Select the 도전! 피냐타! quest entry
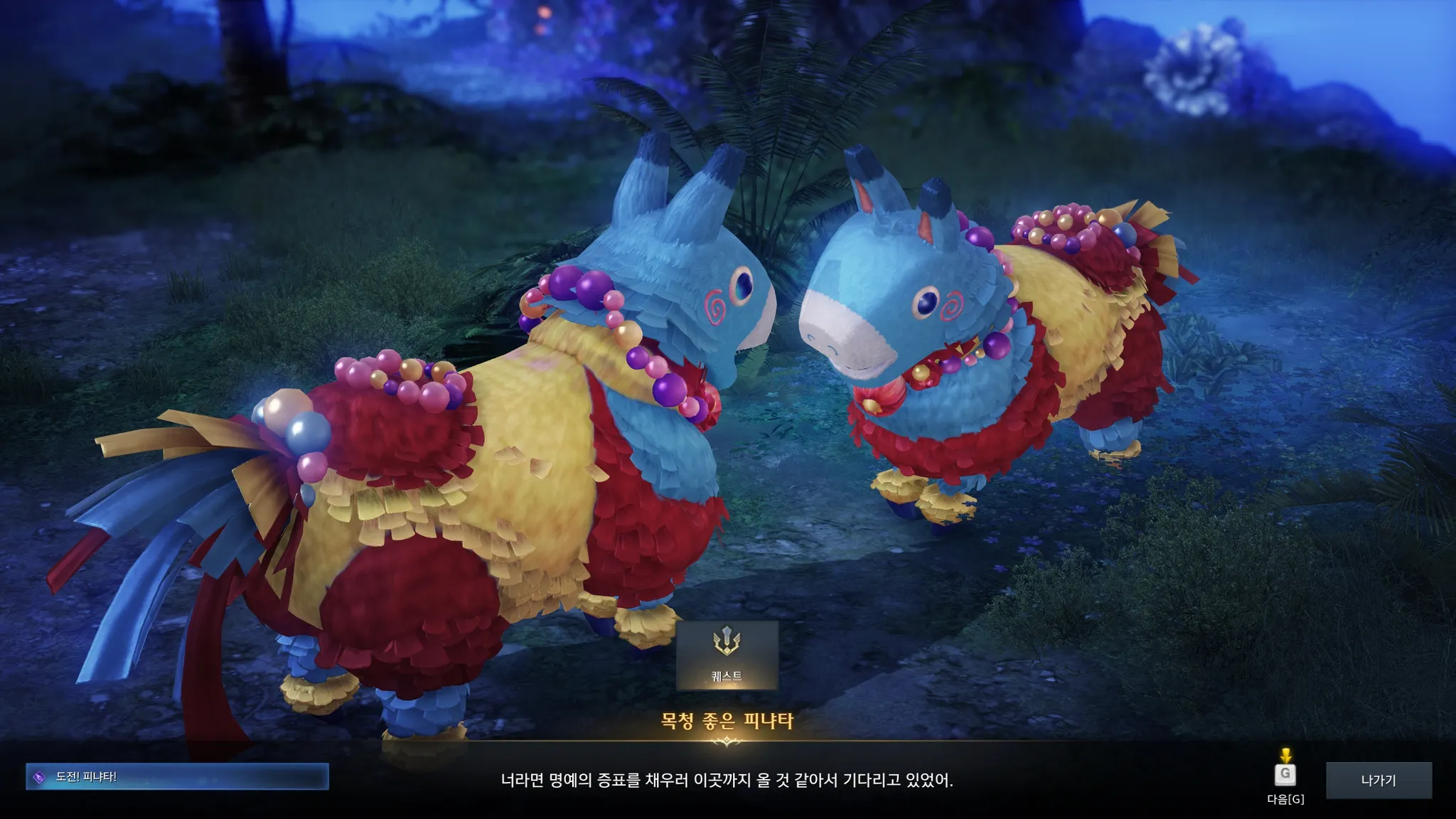The image size is (1456, 819). point(177,777)
